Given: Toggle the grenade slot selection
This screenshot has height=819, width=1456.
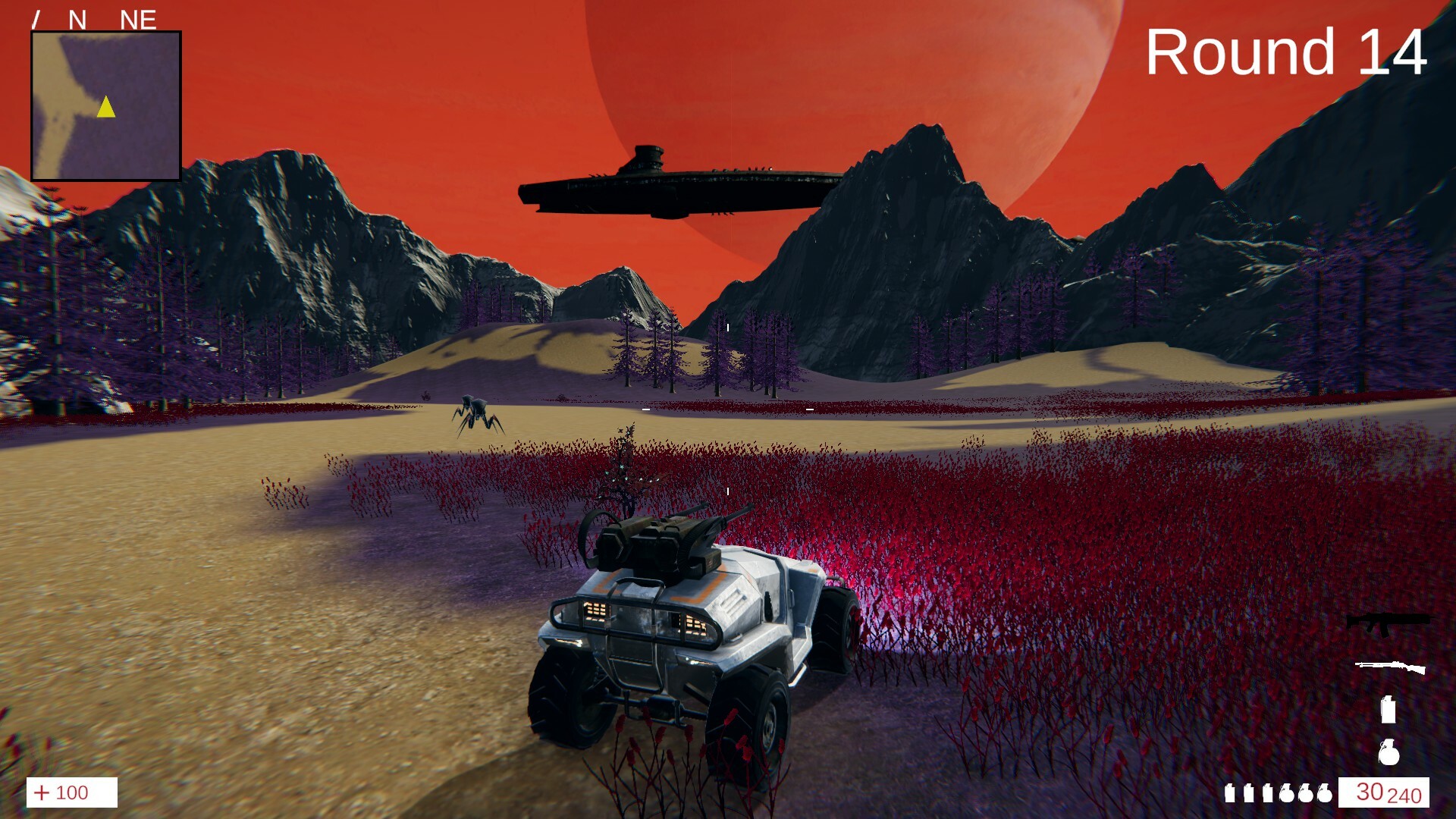Looking at the screenshot, I should [x=1388, y=753].
